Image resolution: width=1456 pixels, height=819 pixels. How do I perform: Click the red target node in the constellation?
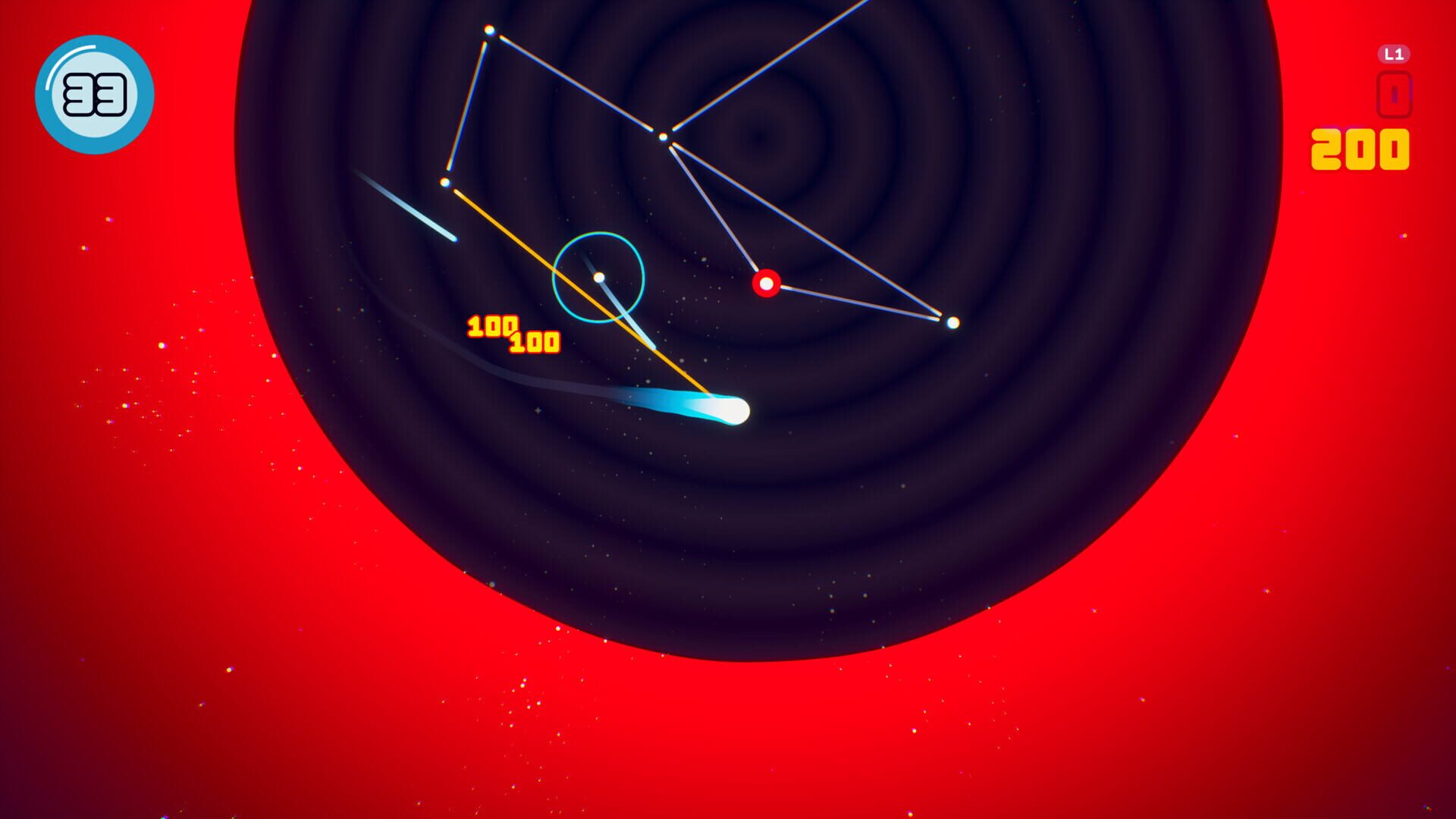click(766, 283)
